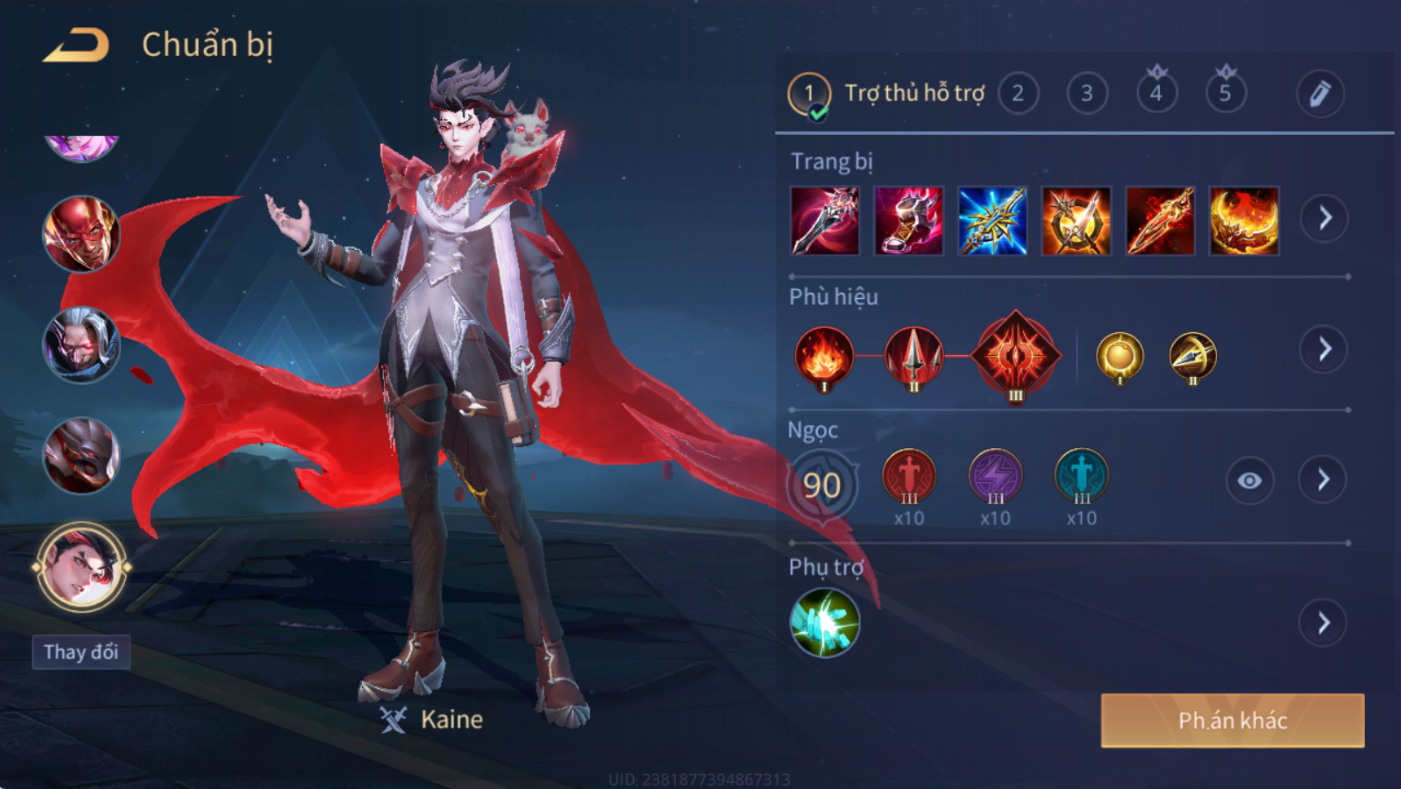The height and width of the screenshot is (789, 1401).
Task: Choose the fire flame badge rune
Action: click(824, 355)
